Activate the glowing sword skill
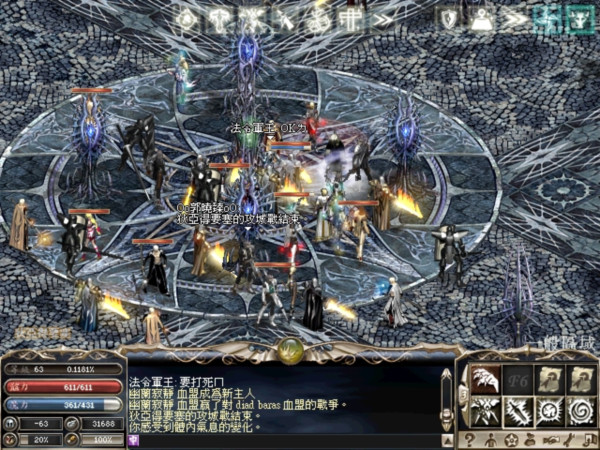 tap(521, 410)
